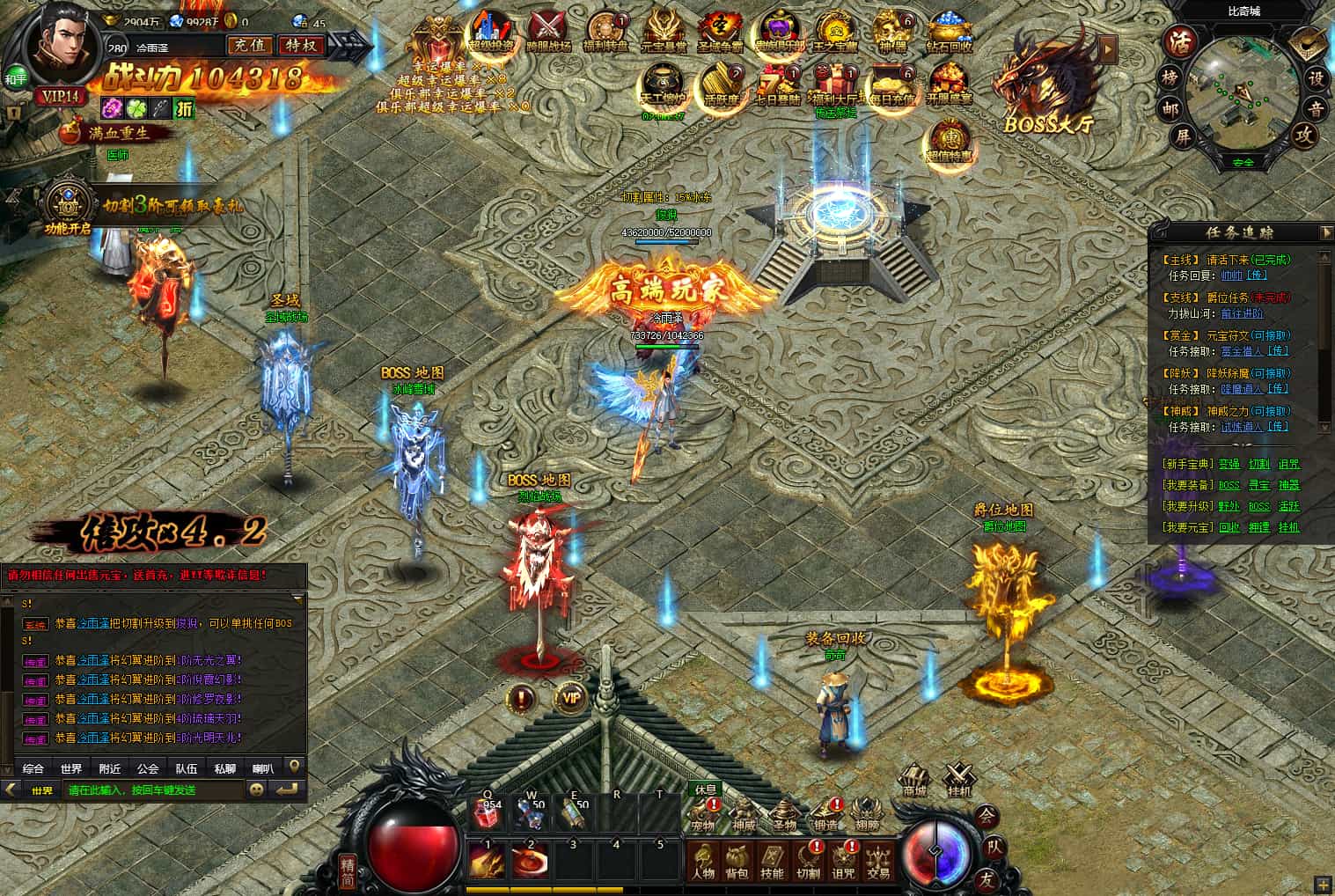
Task: Open the 商城 shop icon
Action: (915, 781)
